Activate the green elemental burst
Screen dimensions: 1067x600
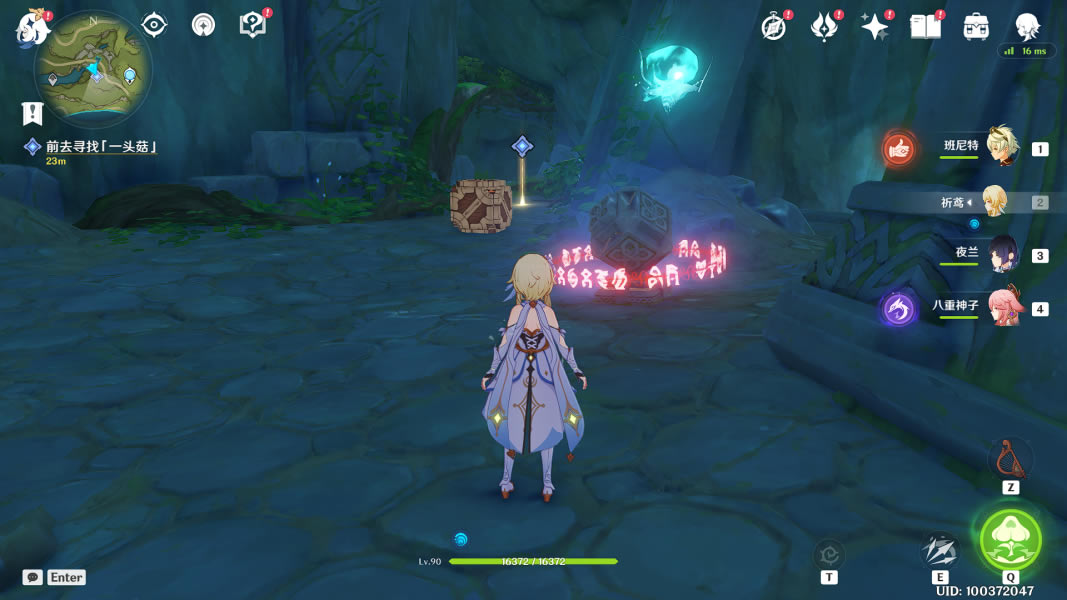tap(1010, 540)
